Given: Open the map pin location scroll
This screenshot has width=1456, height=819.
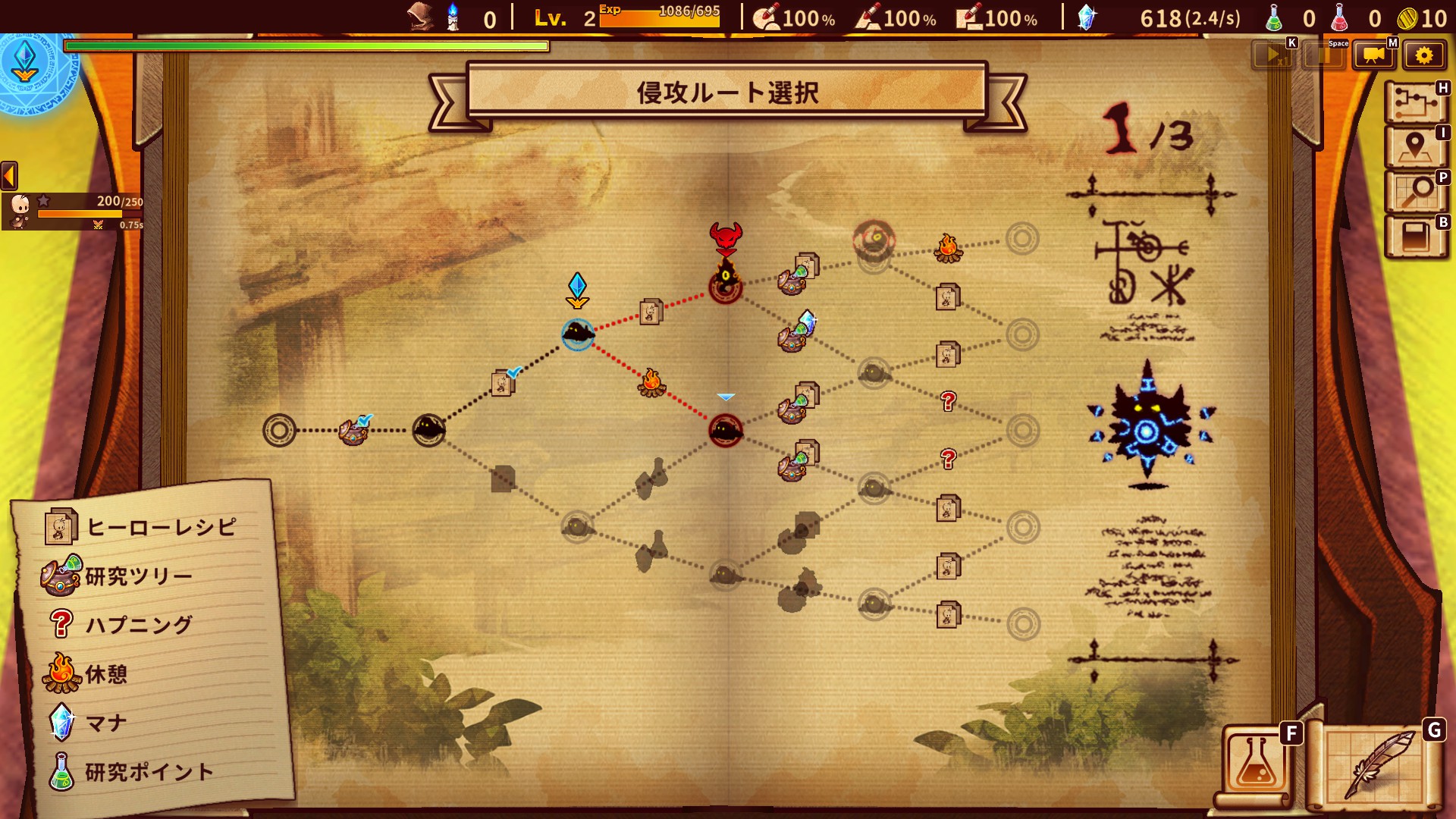Looking at the screenshot, I should tap(1415, 146).
